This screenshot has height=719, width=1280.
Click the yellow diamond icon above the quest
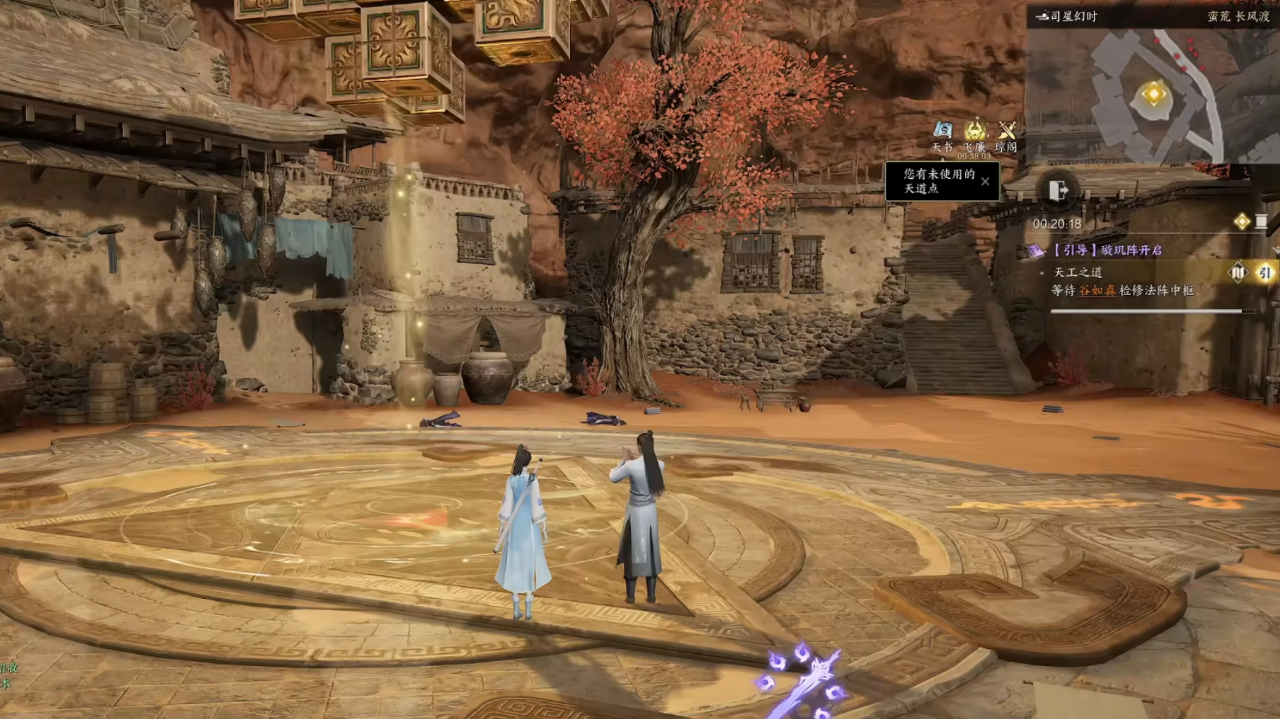click(x=1241, y=221)
